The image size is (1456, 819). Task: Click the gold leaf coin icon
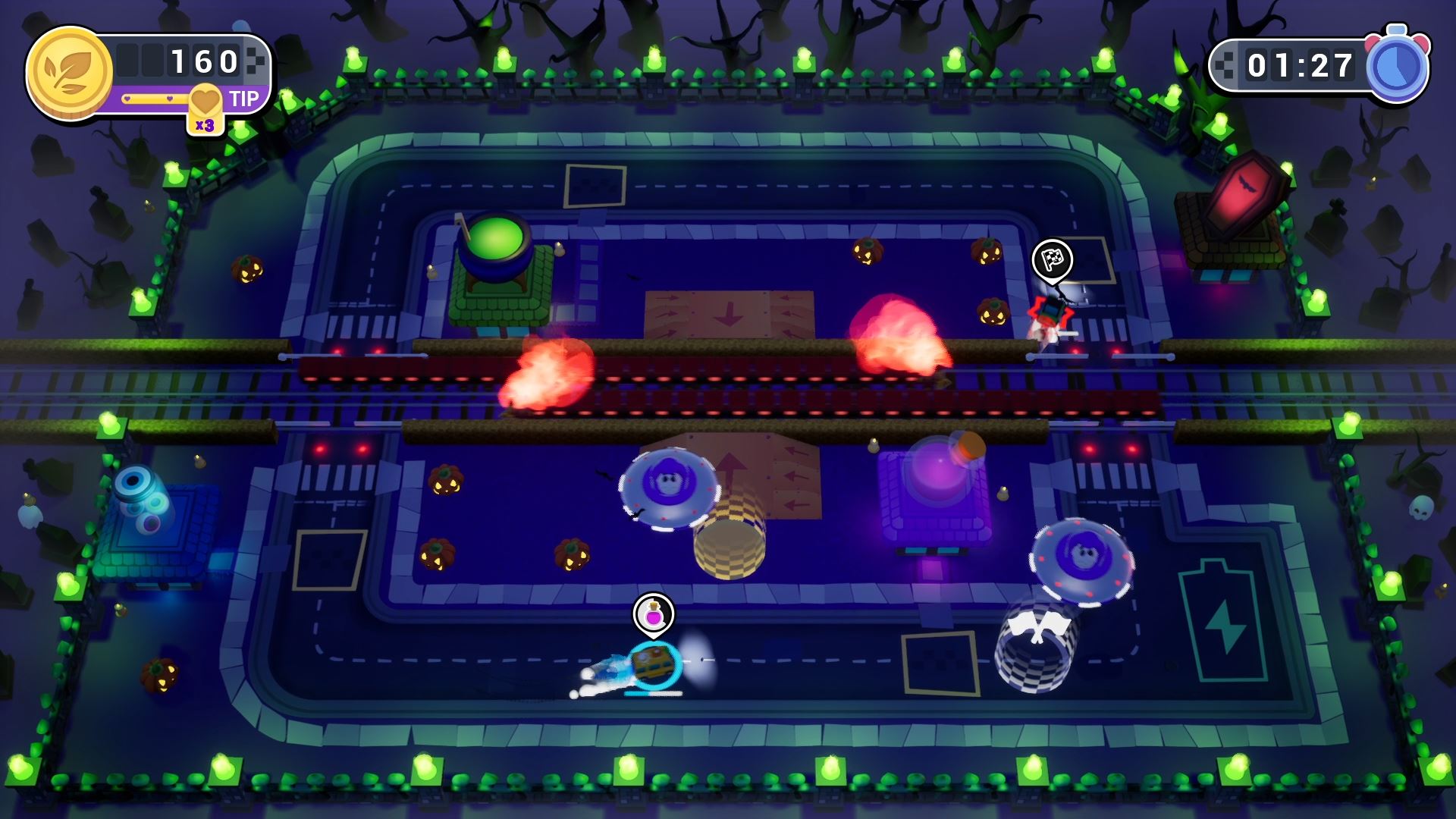[69, 73]
